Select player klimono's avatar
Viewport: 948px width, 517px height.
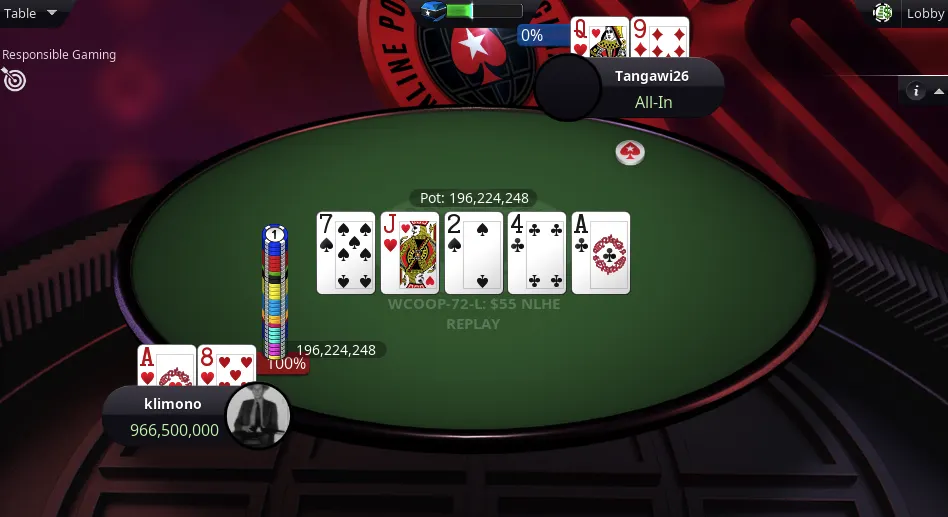(258, 414)
